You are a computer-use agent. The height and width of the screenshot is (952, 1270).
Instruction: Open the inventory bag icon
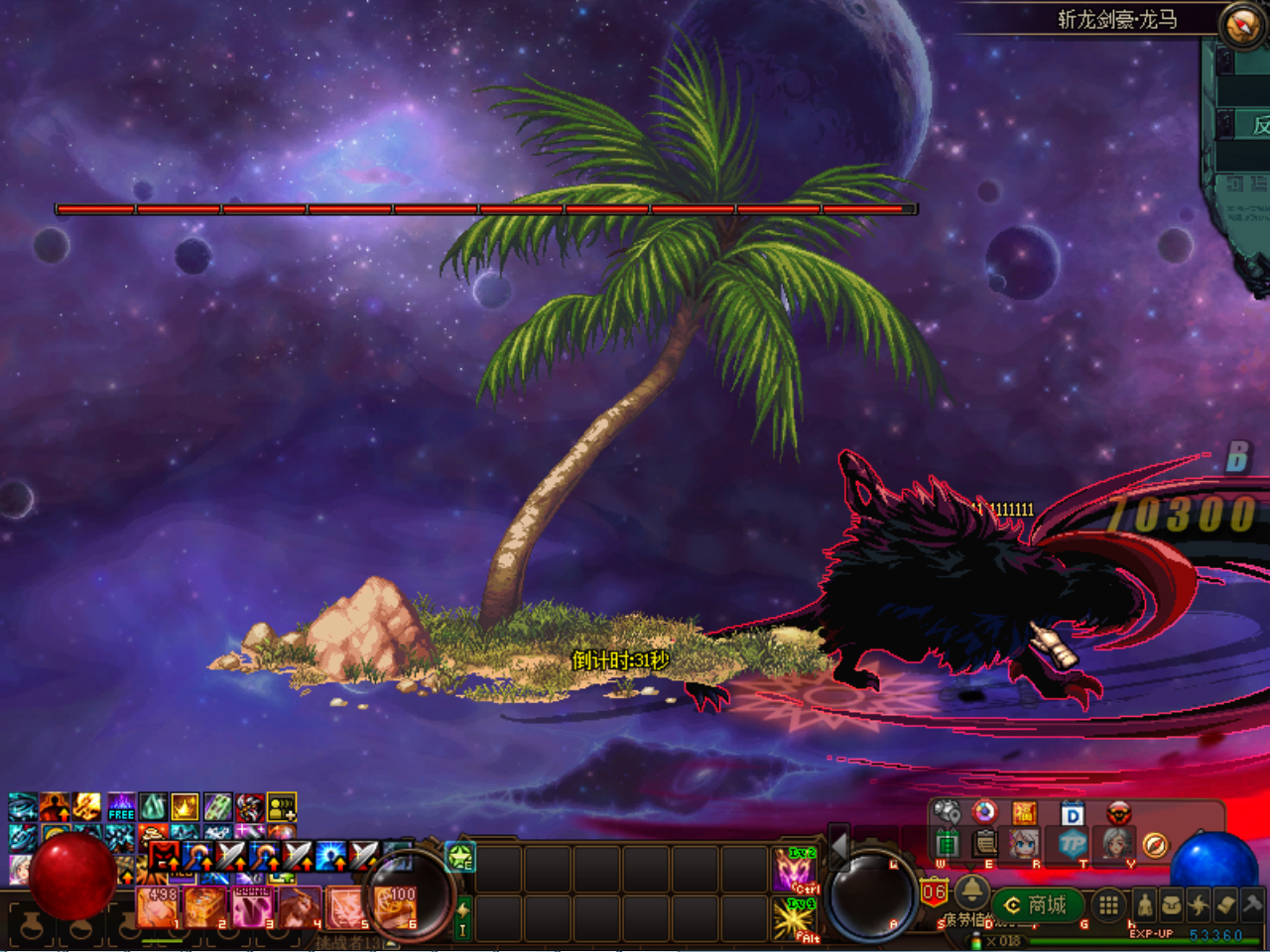point(1172,904)
